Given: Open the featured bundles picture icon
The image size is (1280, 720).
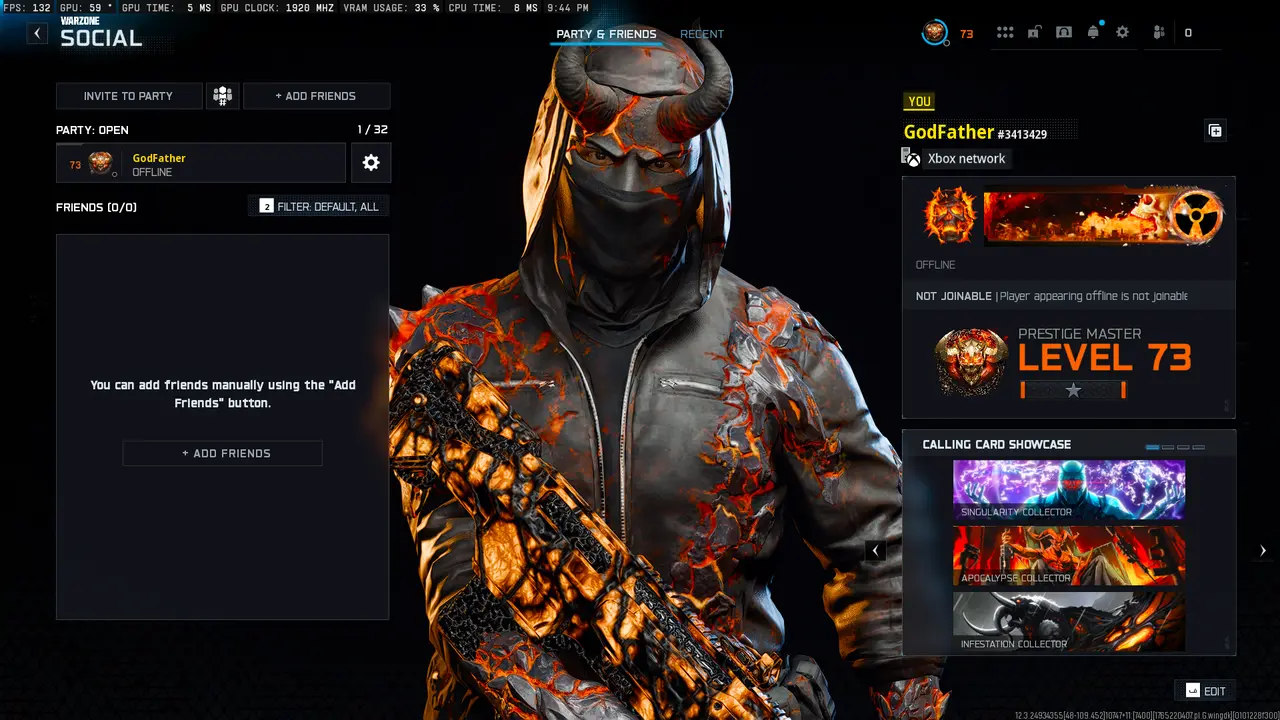Looking at the screenshot, I should tap(1063, 31).
